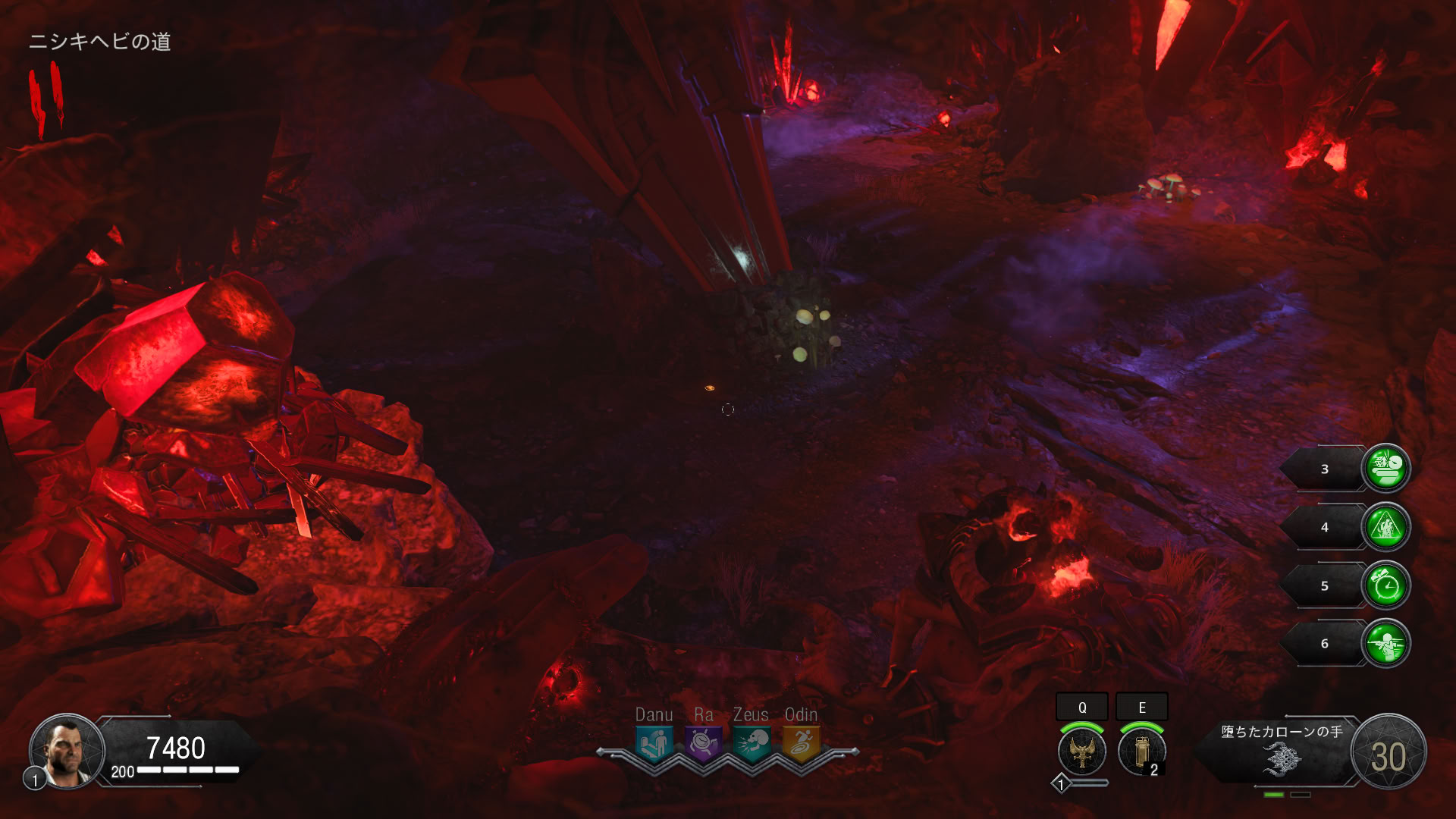This screenshot has height=819, width=1456.
Task: Activate the elixir in slot 3
Action: [x=1386, y=469]
